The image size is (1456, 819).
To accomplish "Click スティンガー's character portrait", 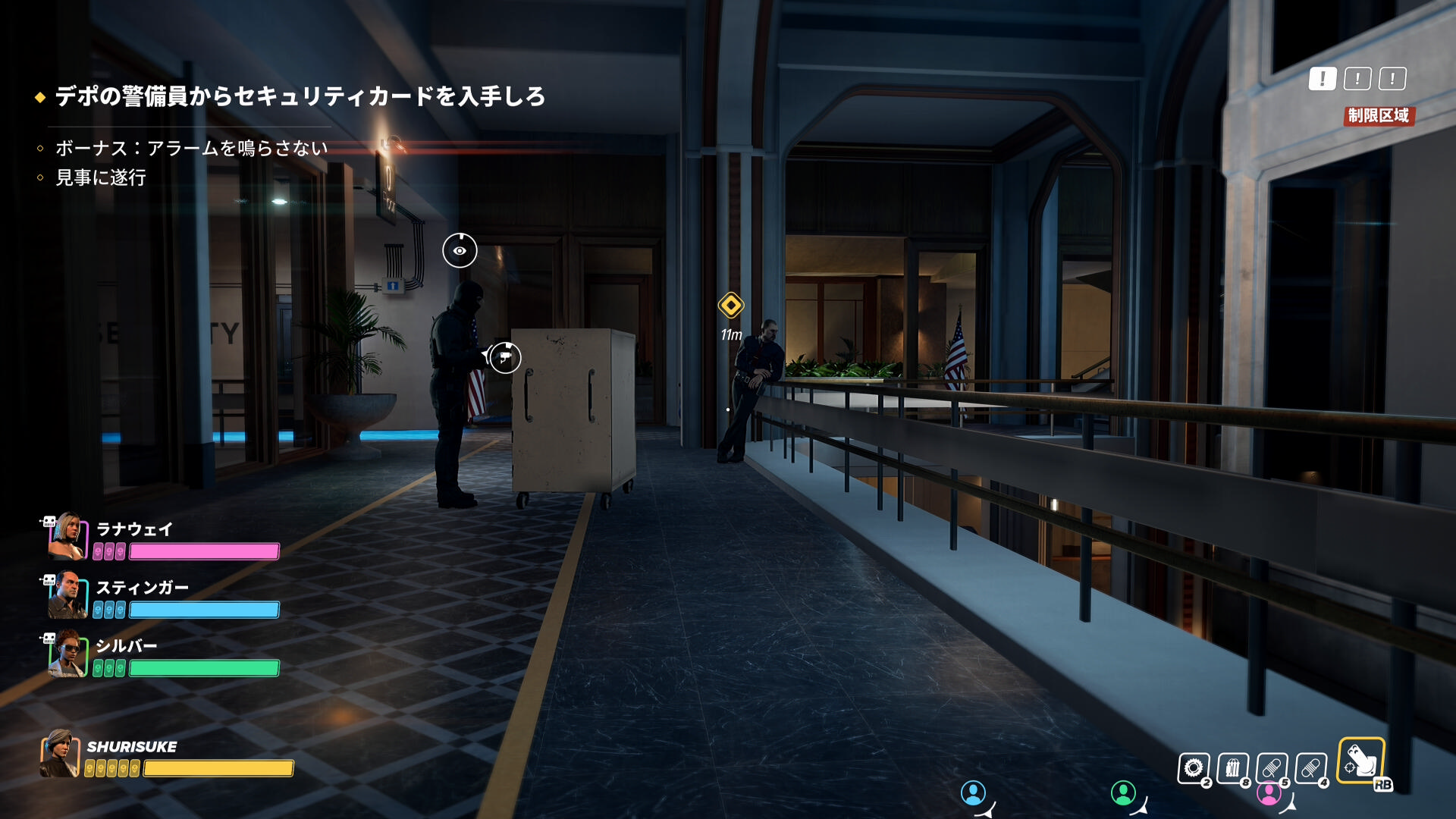I will (67, 595).
